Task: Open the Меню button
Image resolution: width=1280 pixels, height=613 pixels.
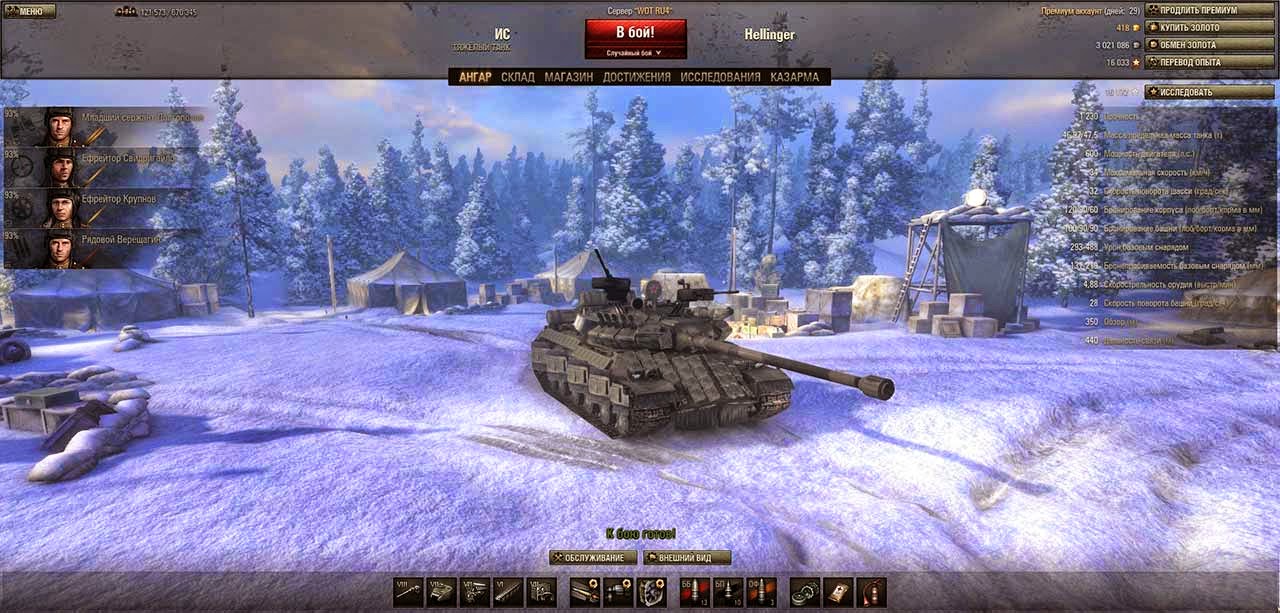Action: click(x=30, y=11)
